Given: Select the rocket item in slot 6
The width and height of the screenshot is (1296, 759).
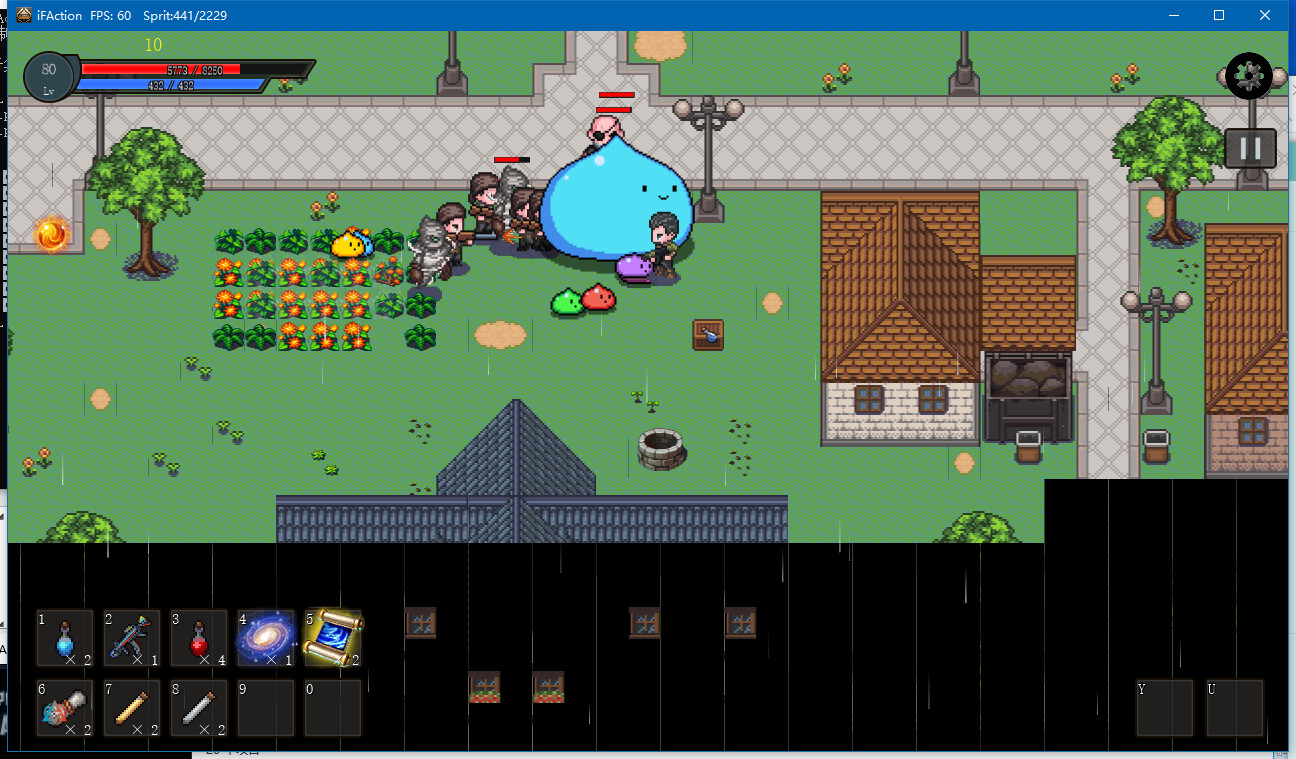Looking at the screenshot, I should 64,707.
